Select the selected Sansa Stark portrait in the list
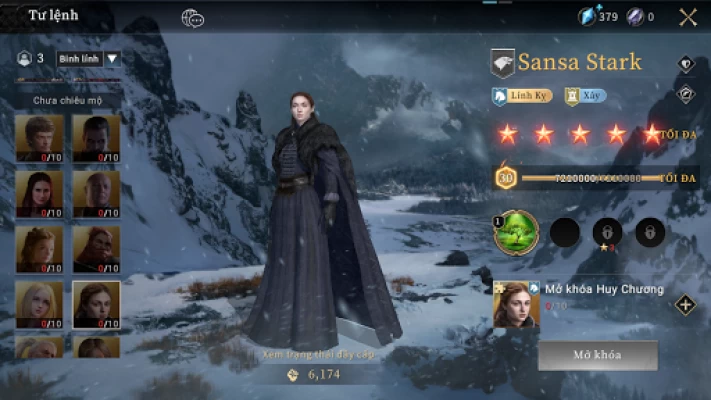The height and width of the screenshot is (400, 711). (96, 304)
